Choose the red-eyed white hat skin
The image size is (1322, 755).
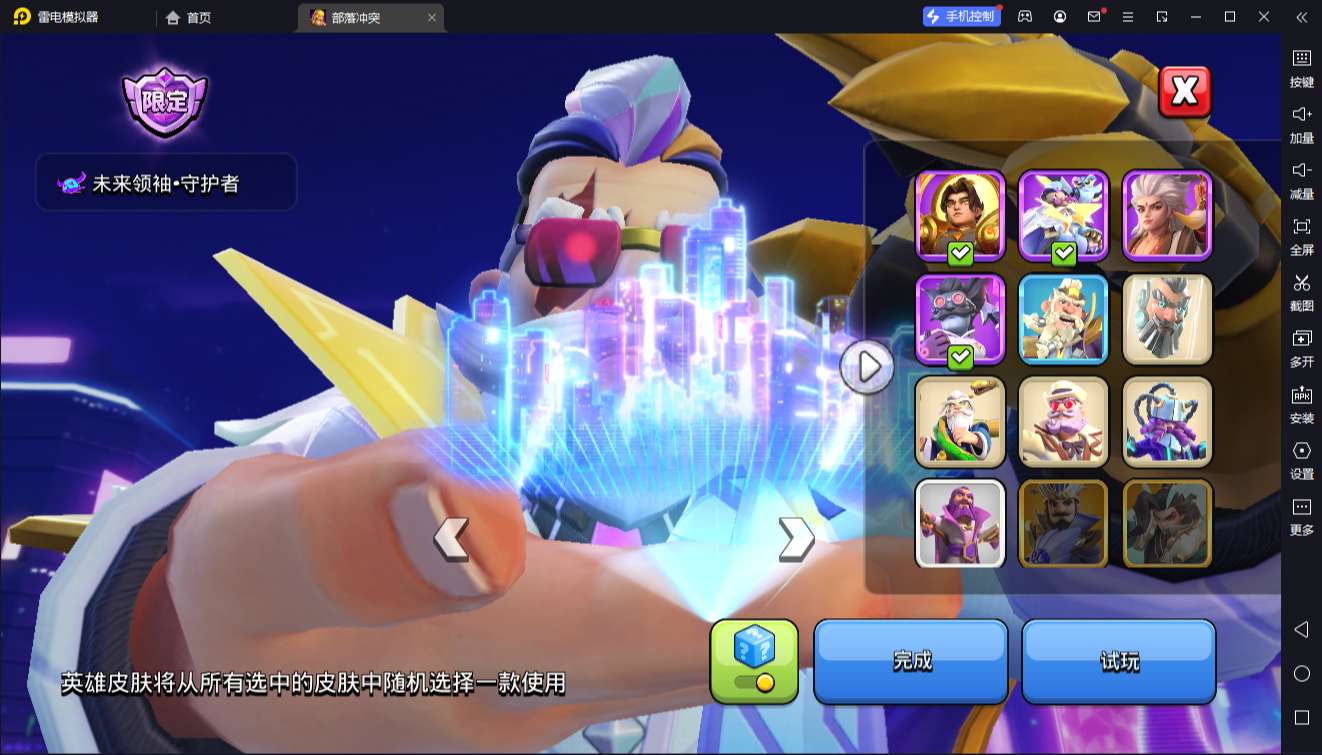(1064, 422)
